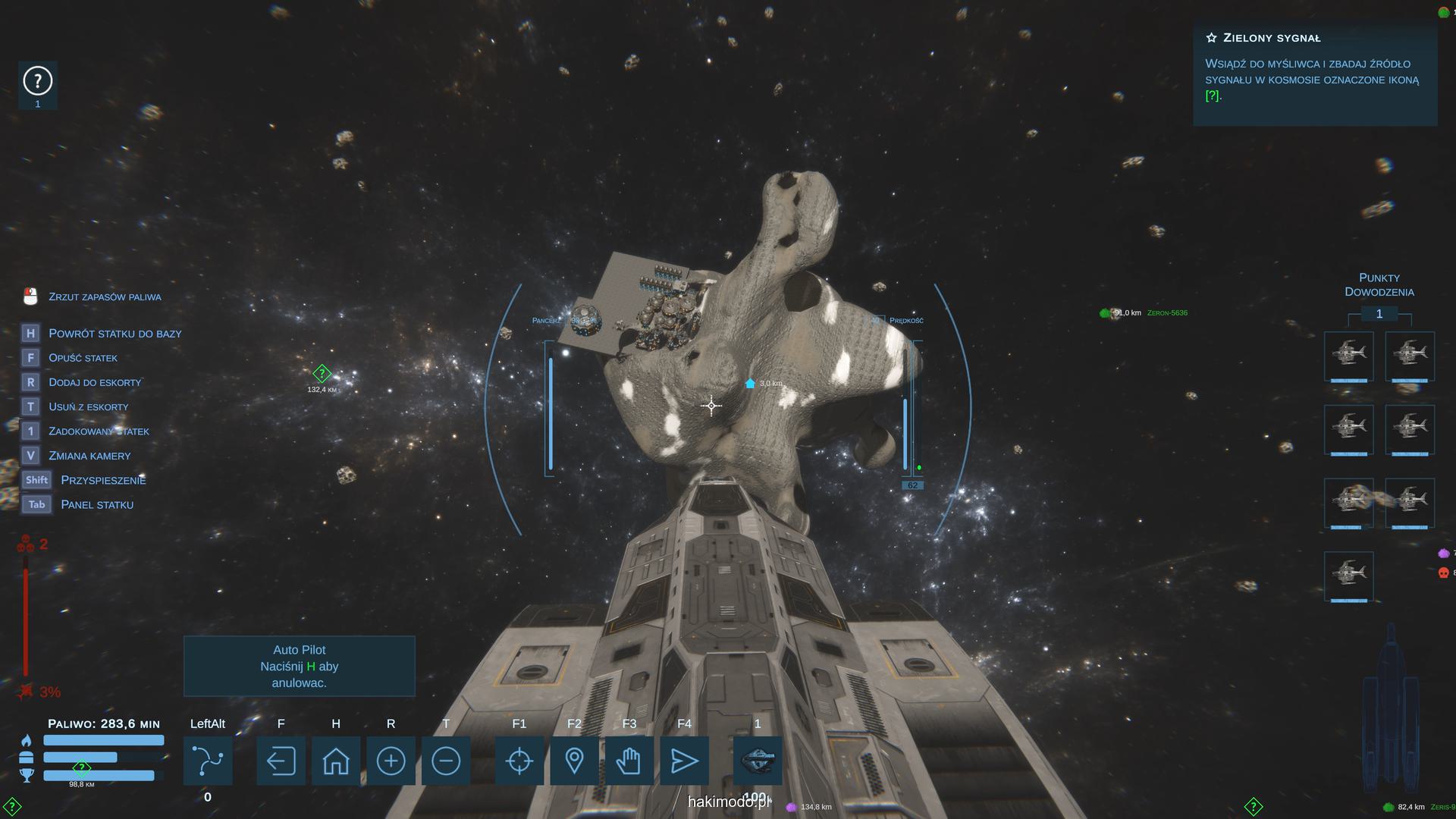Click the paper plane send command
The height and width of the screenshot is (819, 1456).
point(684,761)
